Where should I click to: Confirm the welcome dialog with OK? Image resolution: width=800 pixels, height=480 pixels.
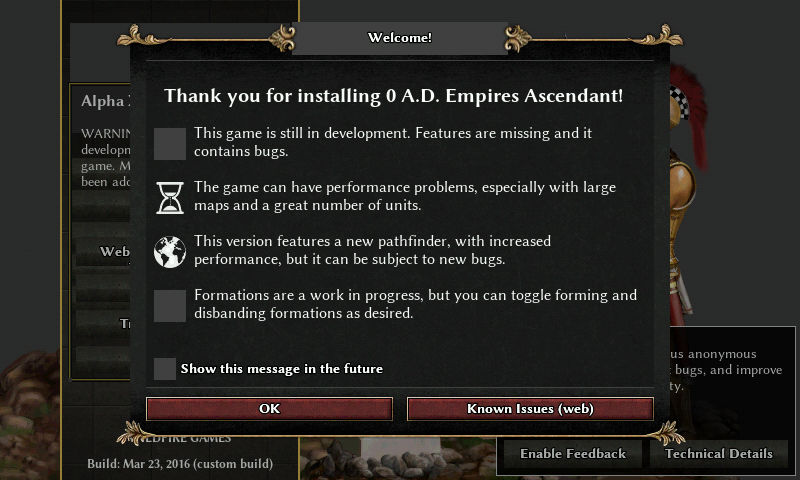click(269, 409)
